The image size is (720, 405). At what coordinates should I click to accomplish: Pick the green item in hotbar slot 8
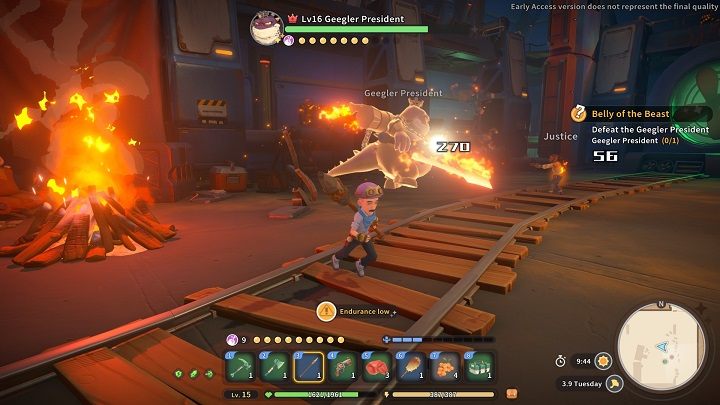click(478, 366)
